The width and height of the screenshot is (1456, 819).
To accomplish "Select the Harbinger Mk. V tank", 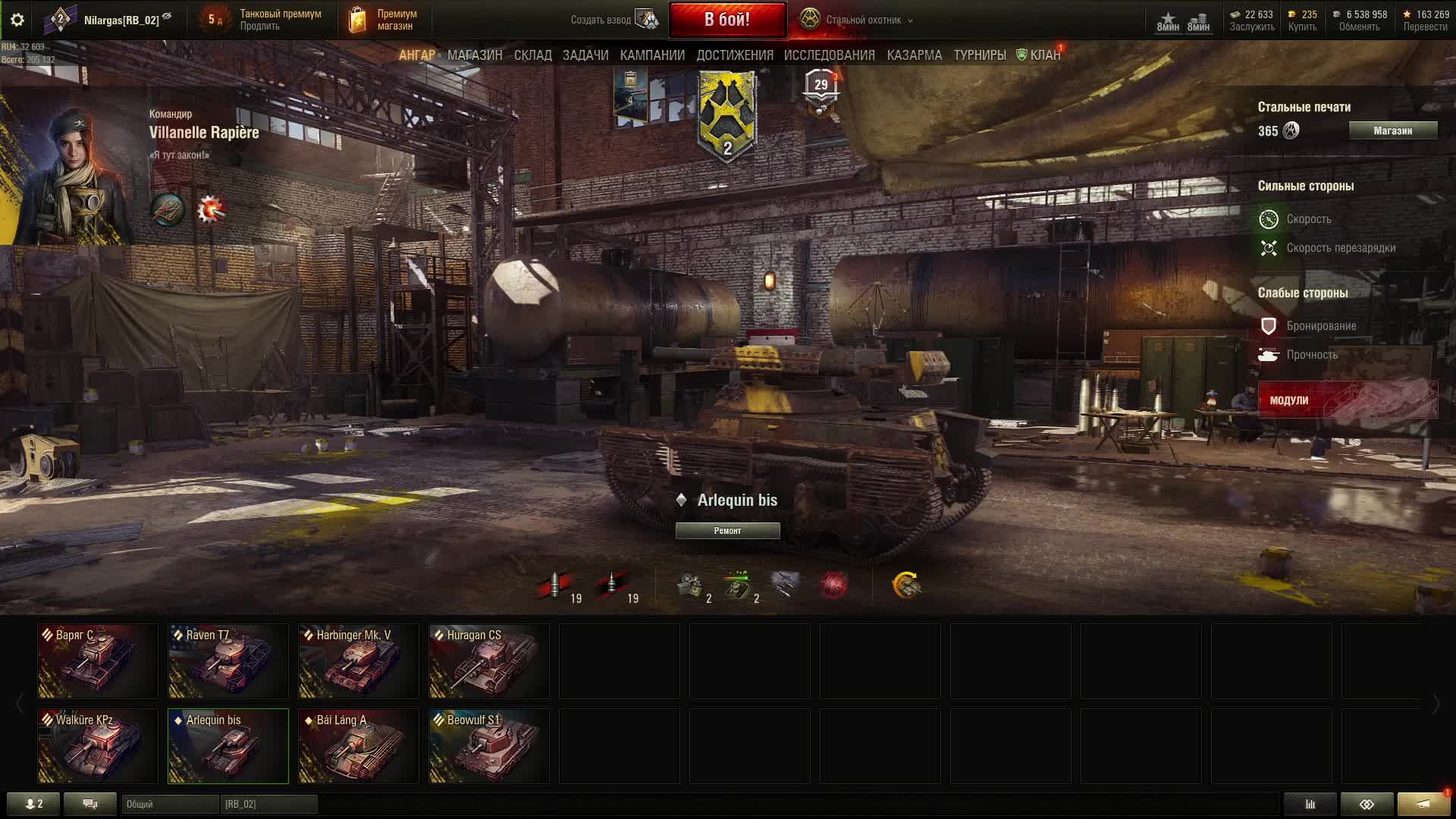I will click(x=359, y=661).
